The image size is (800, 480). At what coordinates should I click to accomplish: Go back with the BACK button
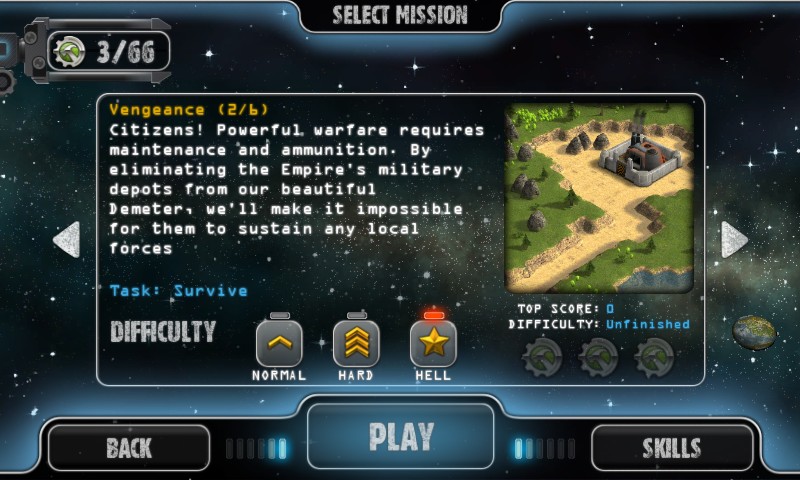[x=129, y=448]
